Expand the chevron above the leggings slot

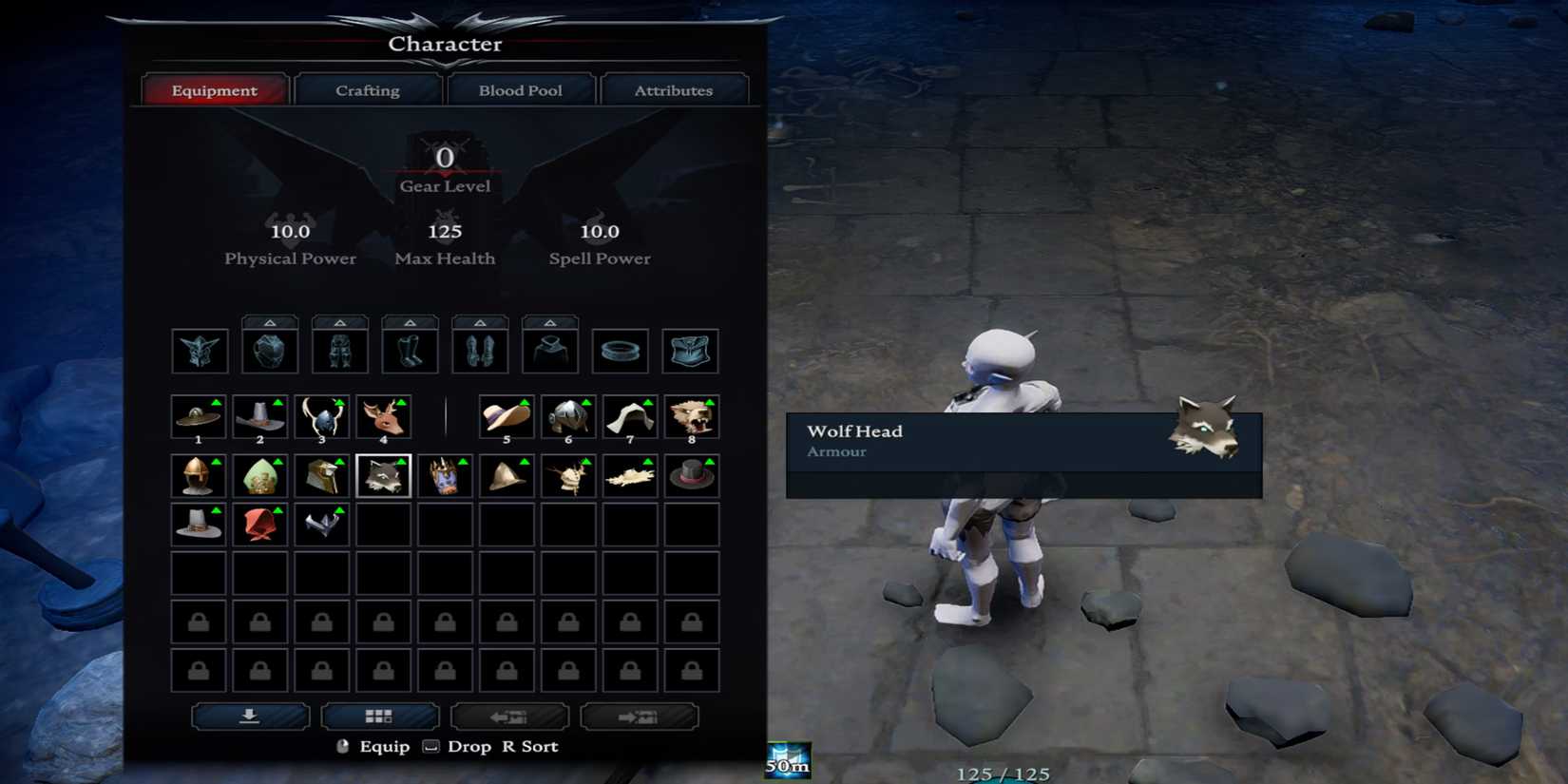340,322
